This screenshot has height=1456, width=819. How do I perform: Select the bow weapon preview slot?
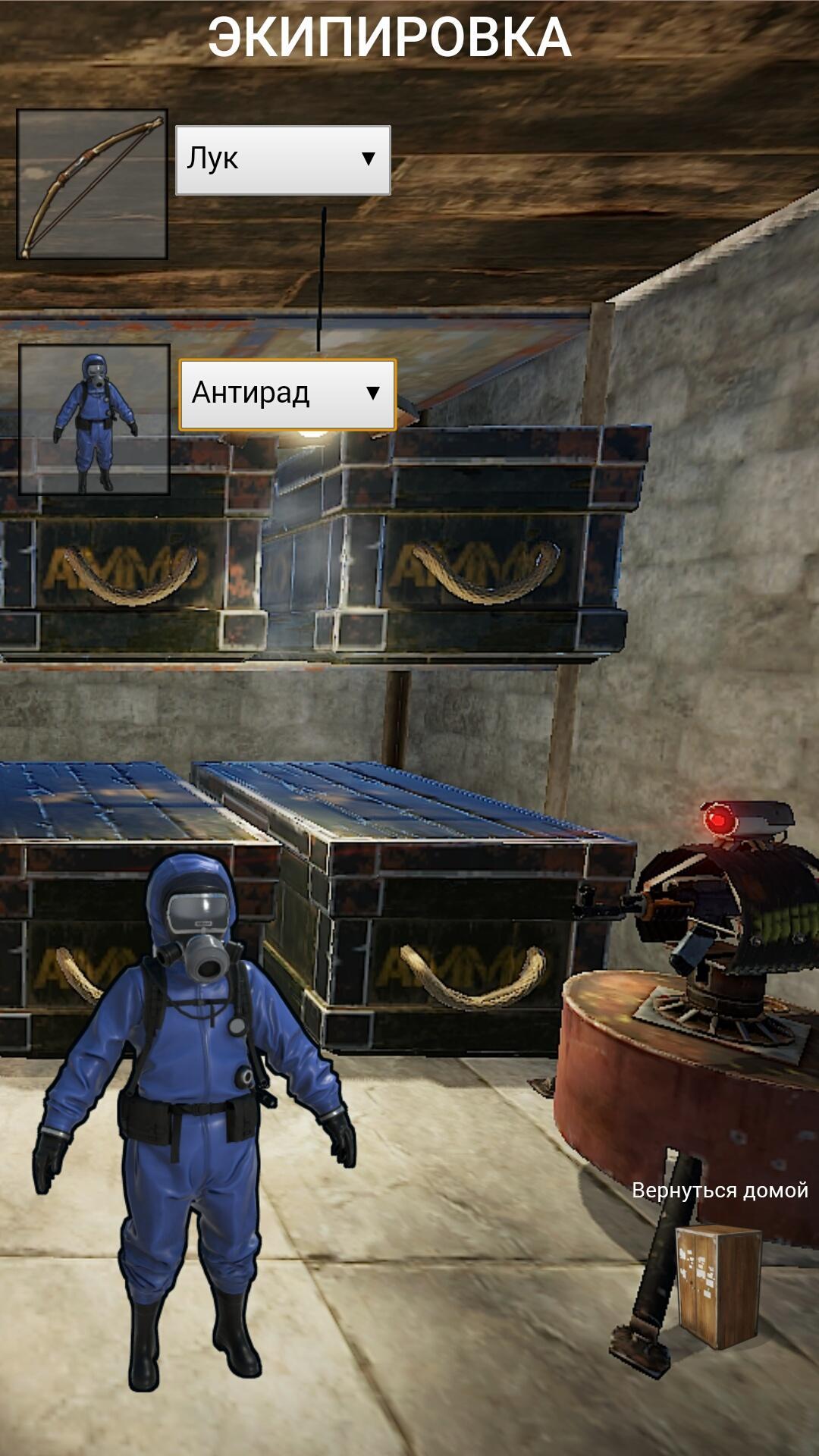[92, 184]
